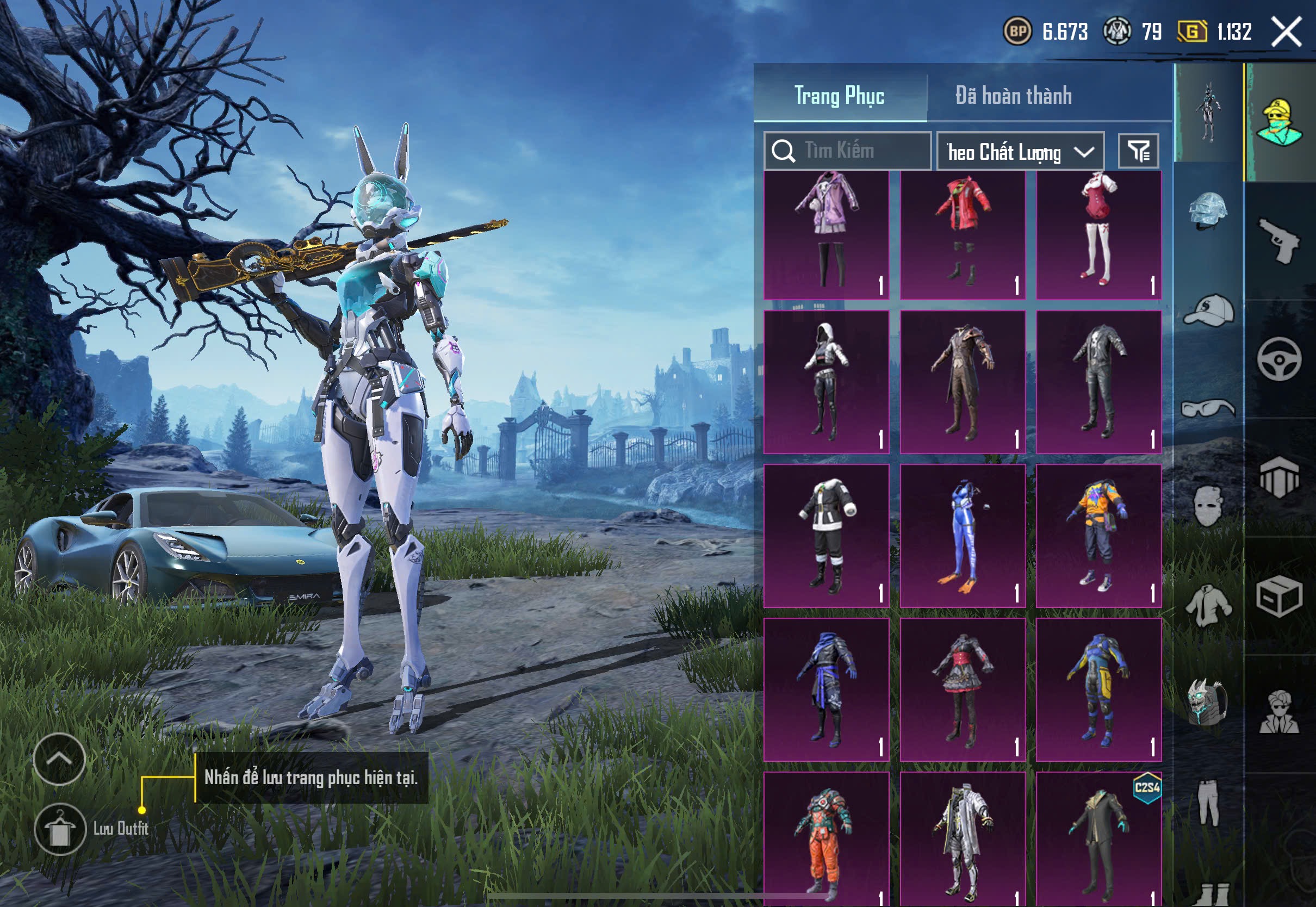The width and height of the screenshot is (1316, 907).
Task: Open the sunglasses eyewear category
Action: pos(1208,408)
